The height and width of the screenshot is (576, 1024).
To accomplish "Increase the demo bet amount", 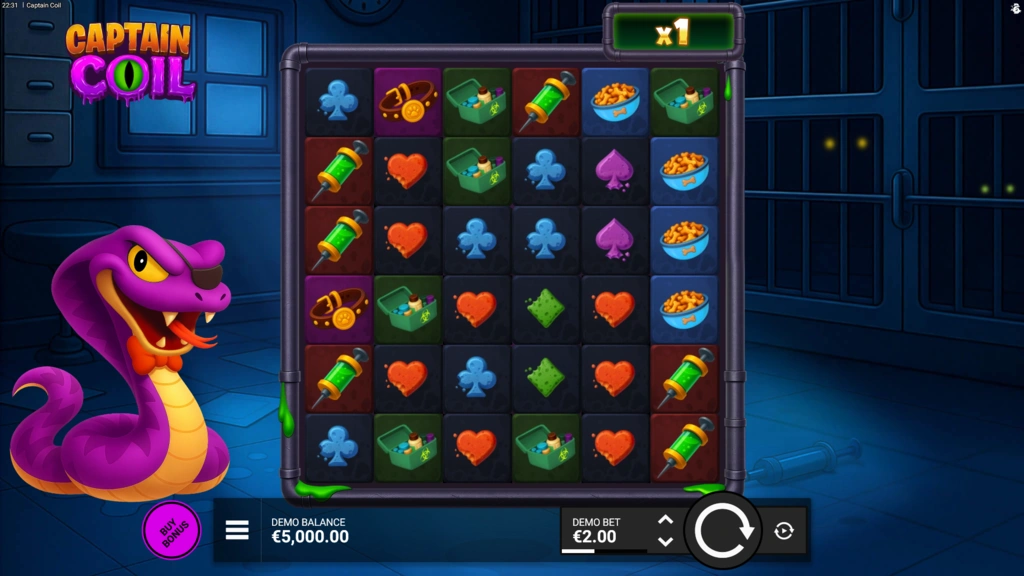I will [665, 521].
